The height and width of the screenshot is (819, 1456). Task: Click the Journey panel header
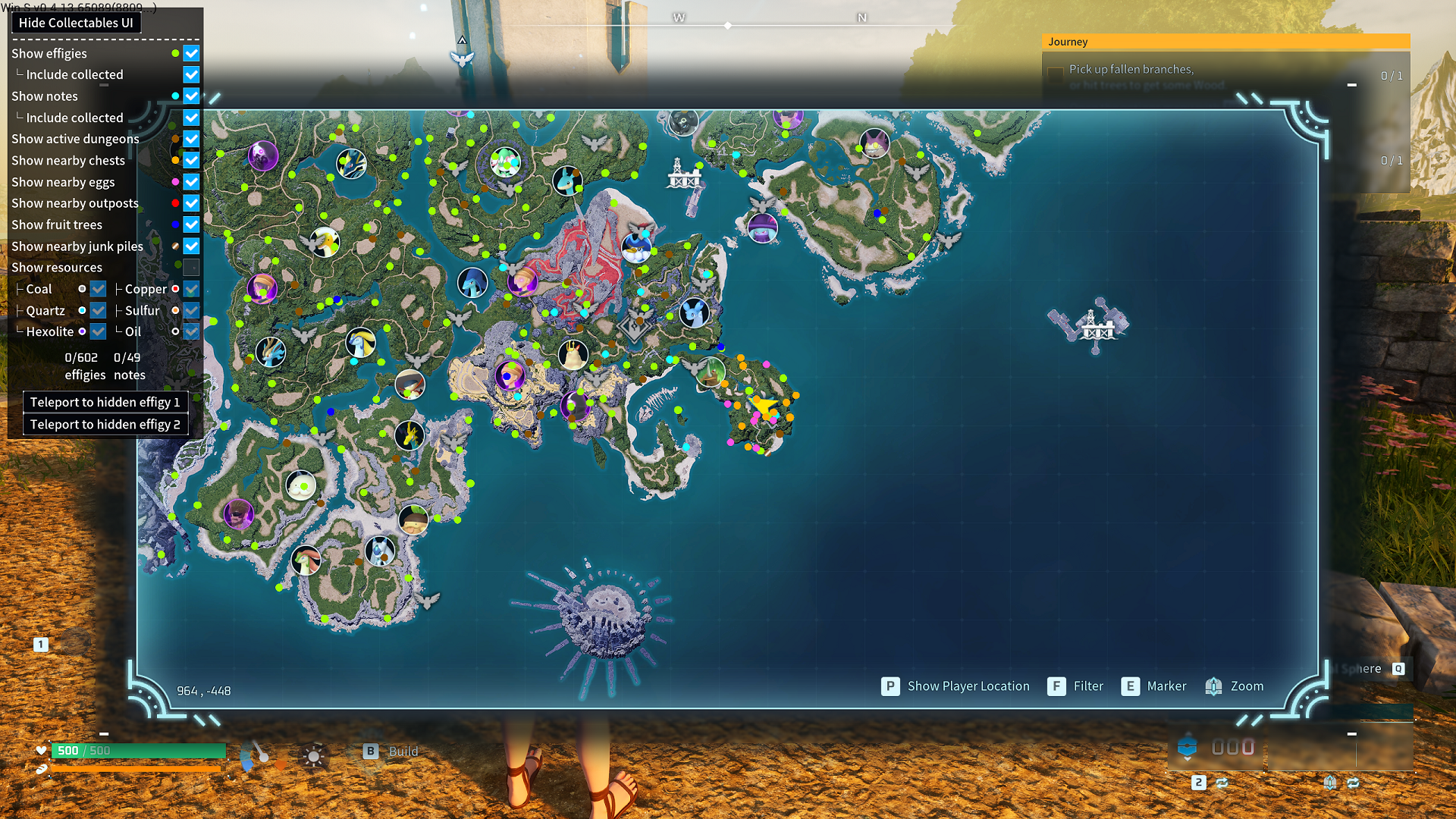[x=1068, y=42]
